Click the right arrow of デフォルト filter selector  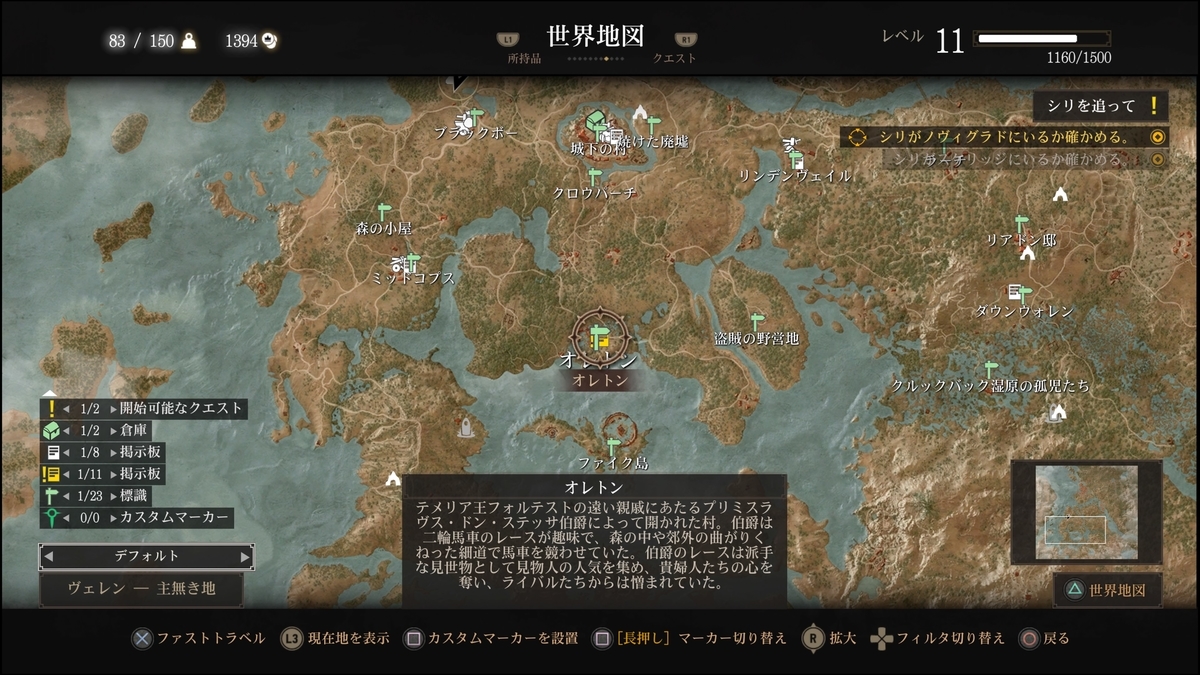(246, 556)
